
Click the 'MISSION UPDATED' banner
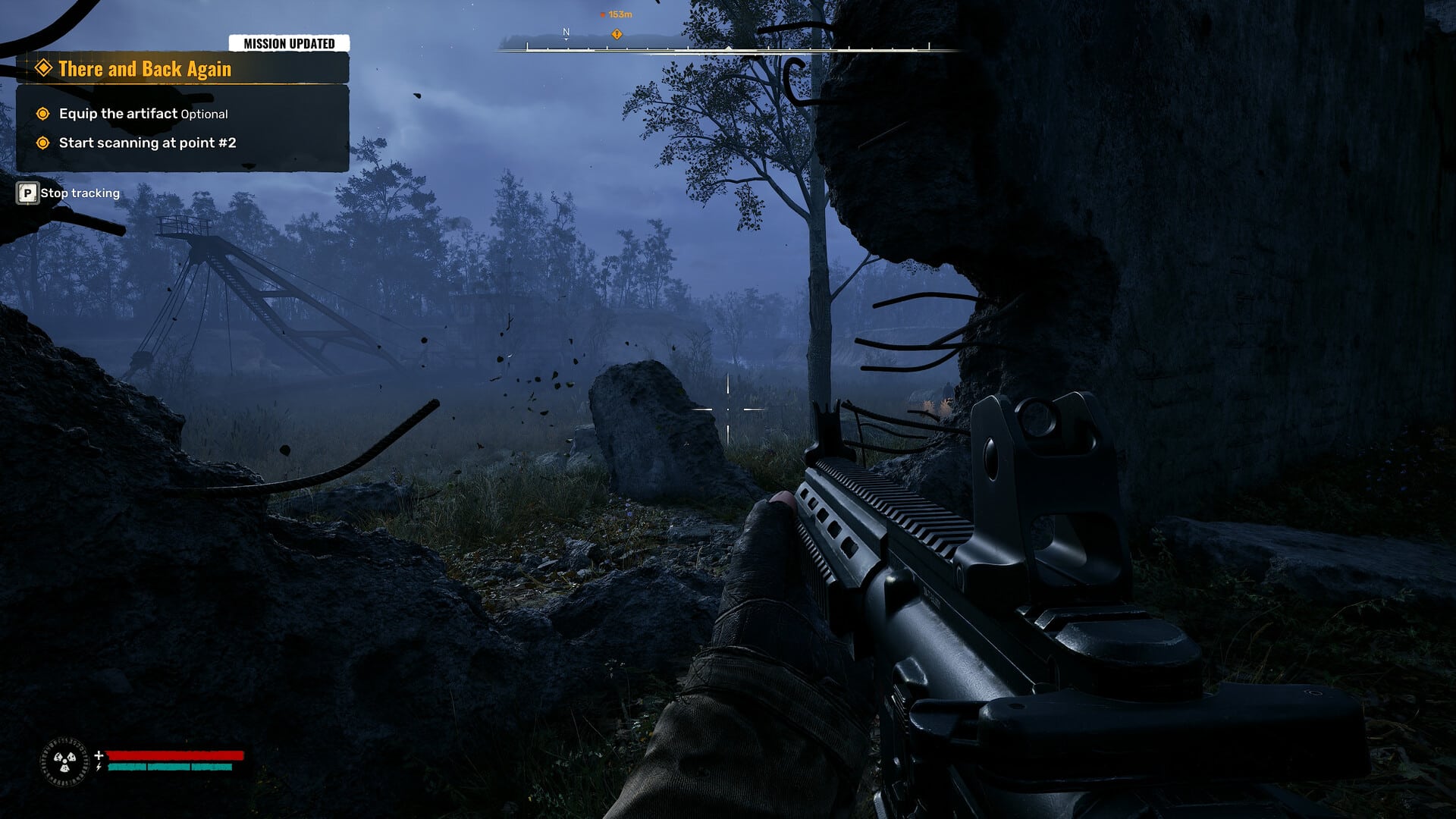[x=288, y=43]
